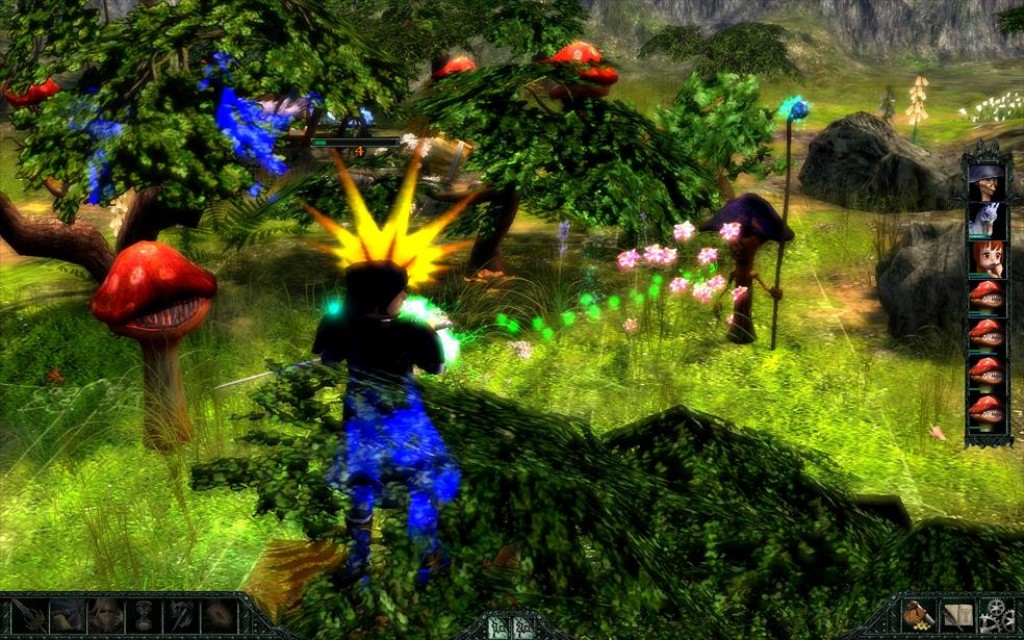The image size is (1024, 640).
Task: Open the gears settings menu
Action: point(996,616)
